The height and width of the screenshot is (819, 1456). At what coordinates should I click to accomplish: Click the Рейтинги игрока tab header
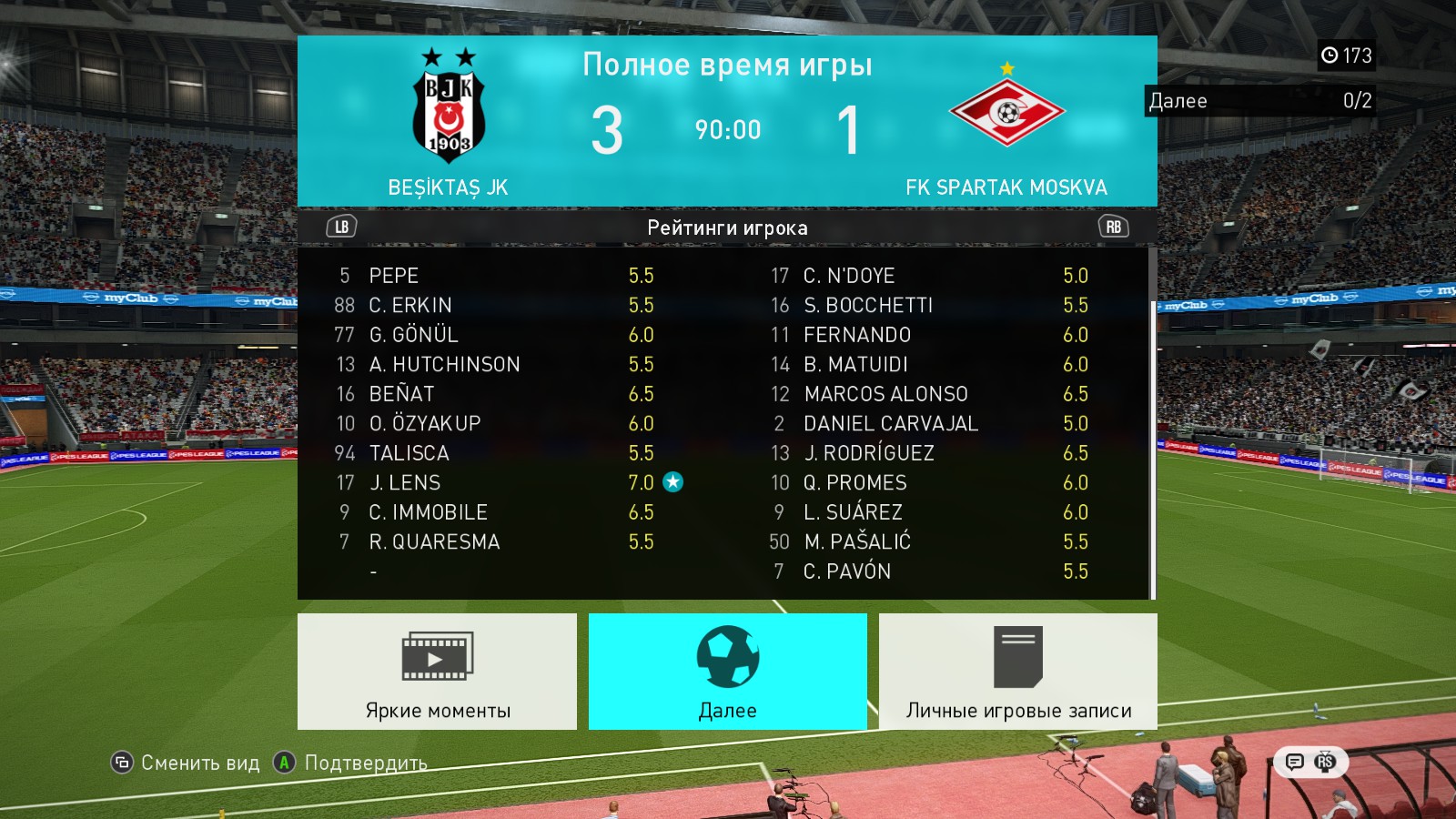(x=727, y=227)
